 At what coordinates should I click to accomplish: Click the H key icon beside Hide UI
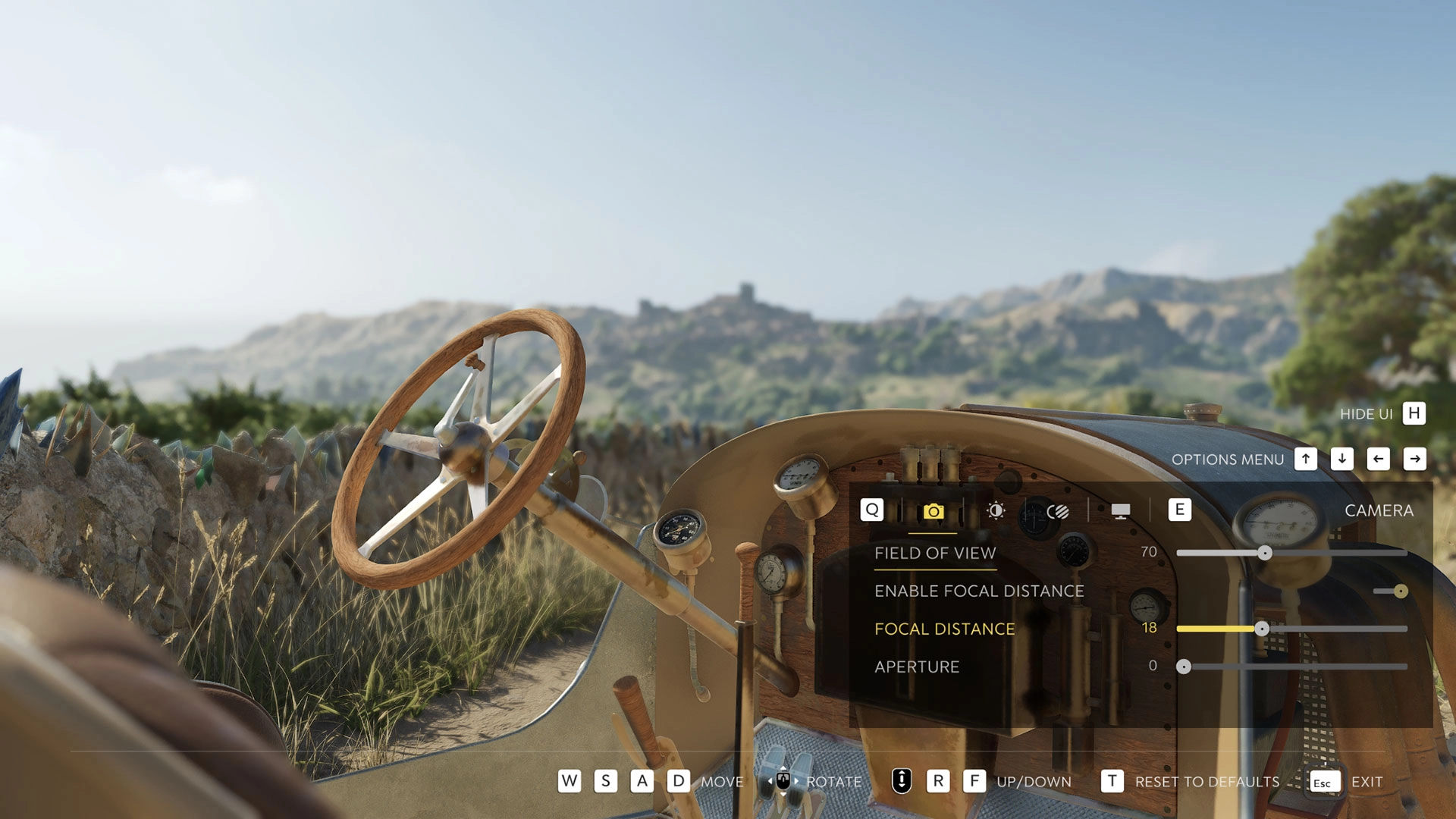pos(1412,414)
